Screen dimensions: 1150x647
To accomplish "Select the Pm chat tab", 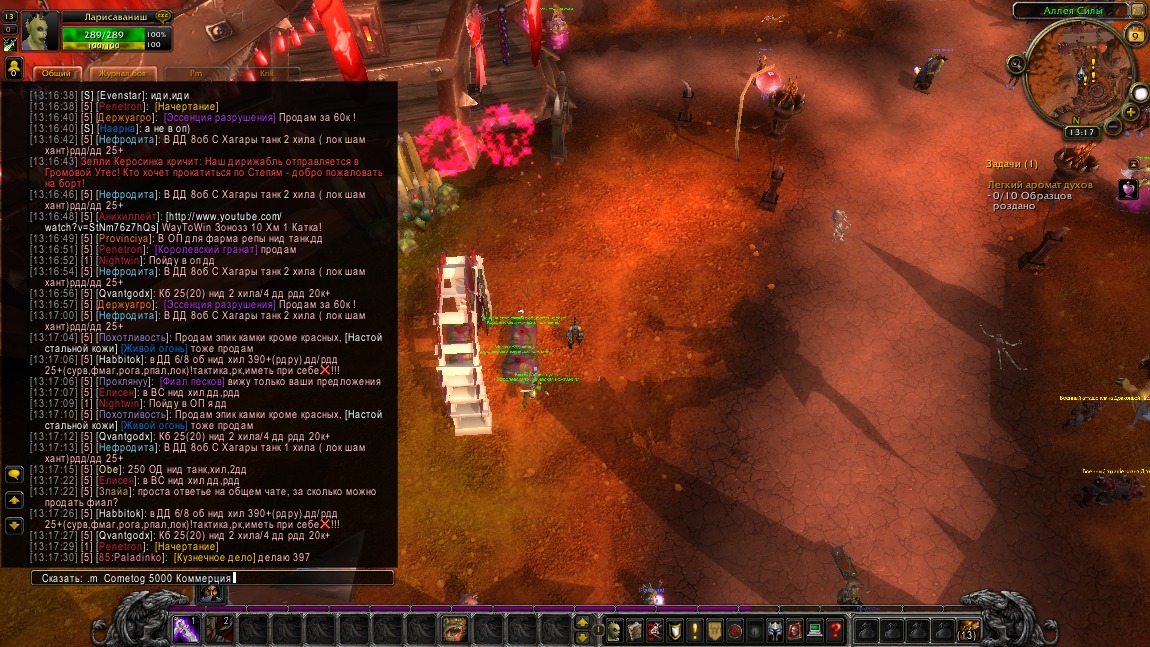I will (196, 73).
